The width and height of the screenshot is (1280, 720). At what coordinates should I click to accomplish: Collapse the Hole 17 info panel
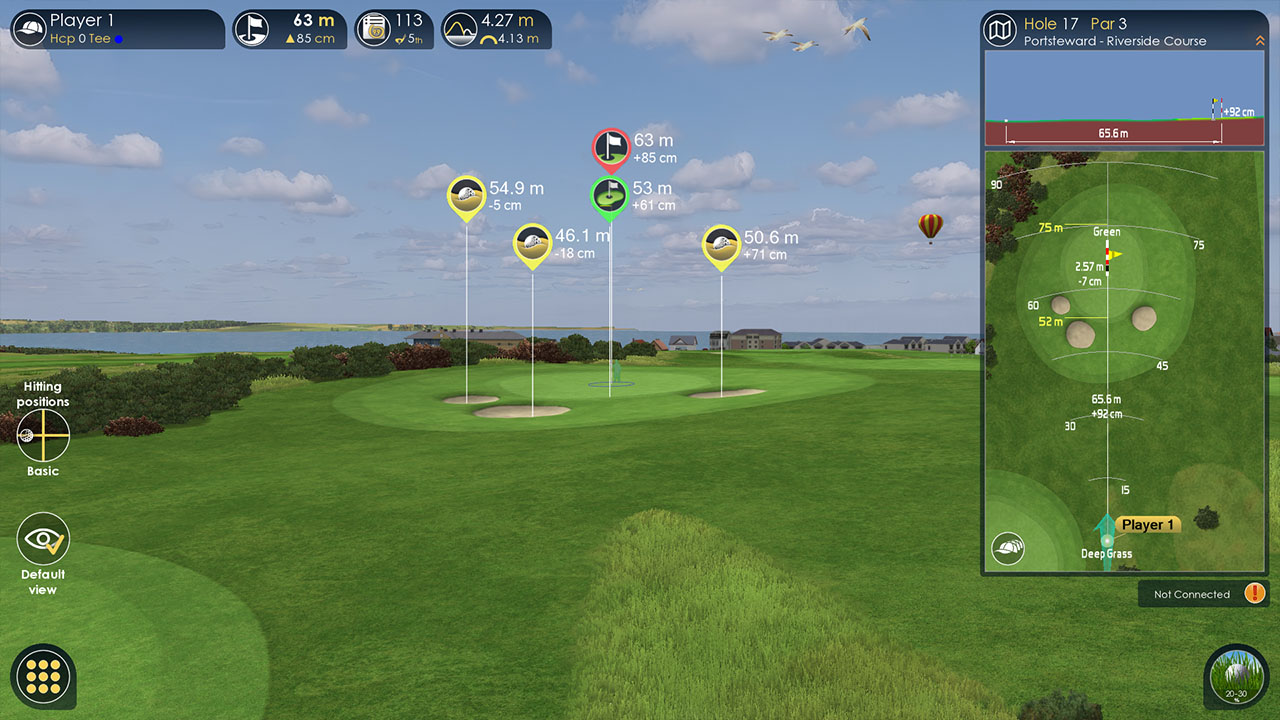(x=1259, y=41)
